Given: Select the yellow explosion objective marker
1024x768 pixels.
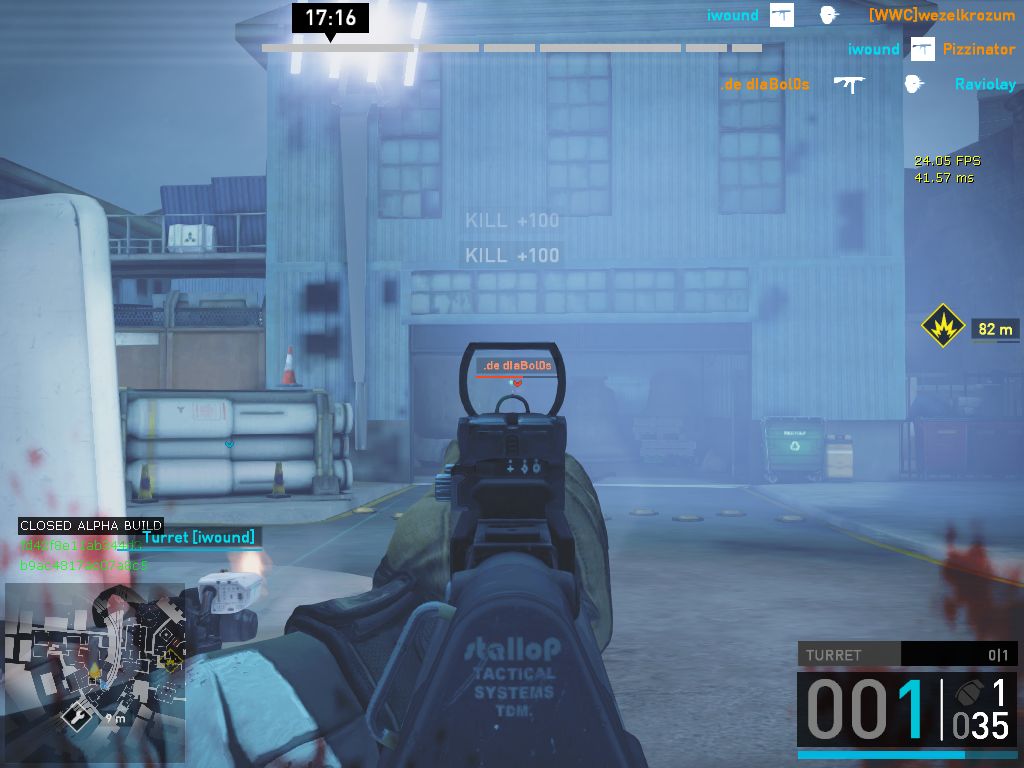Looking at the screenshot, I should click(x=942, y=327).
